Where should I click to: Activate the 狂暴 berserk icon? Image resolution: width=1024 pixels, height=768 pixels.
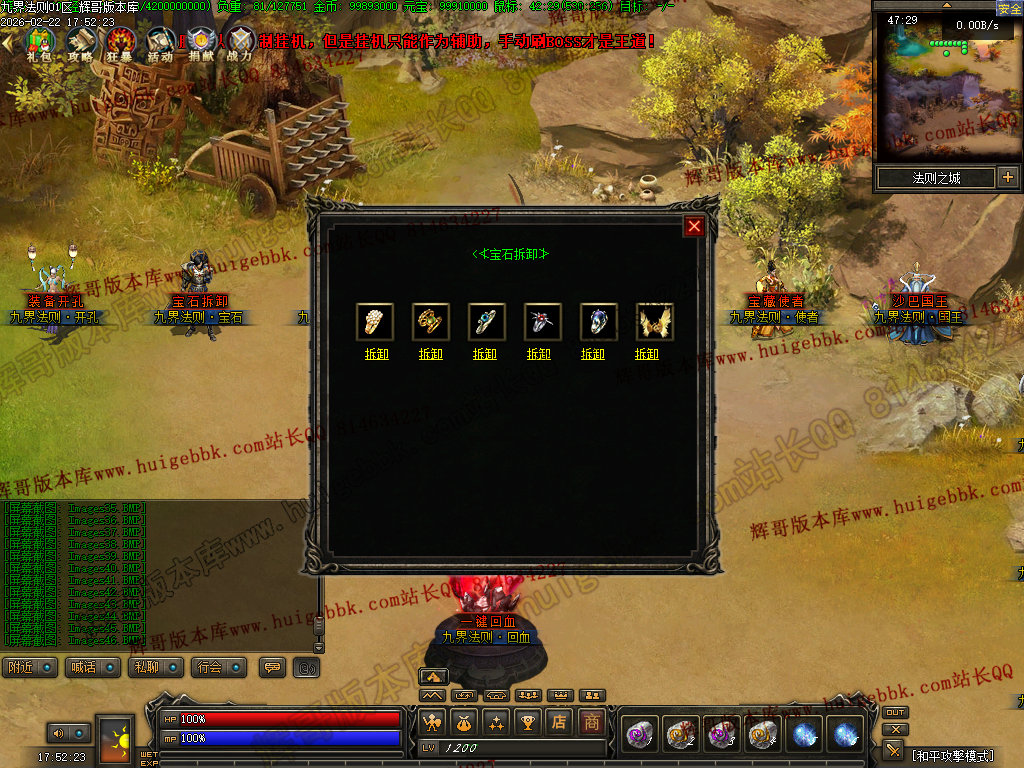point(121,42)
